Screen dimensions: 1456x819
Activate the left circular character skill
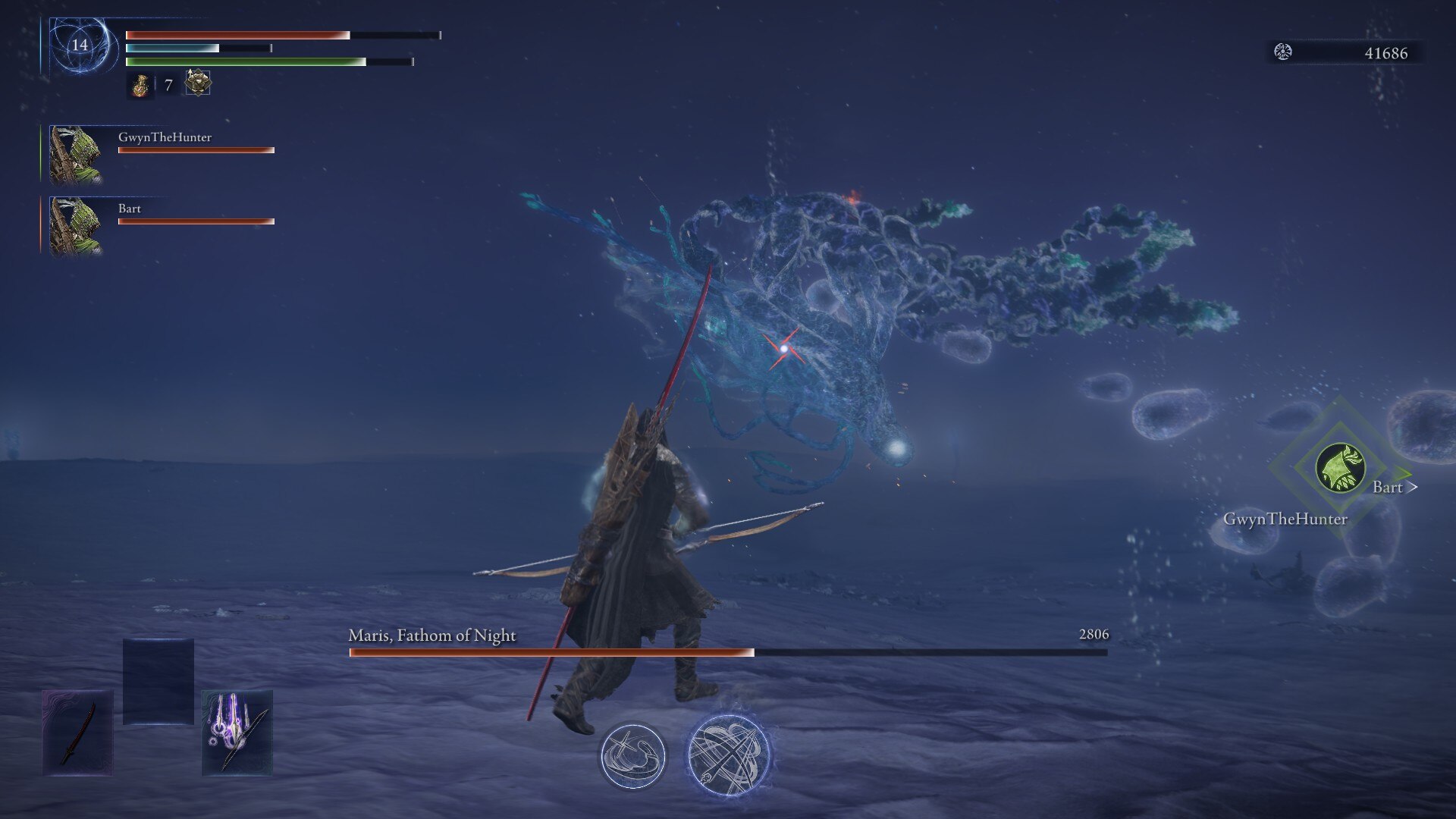click(633, 755)
